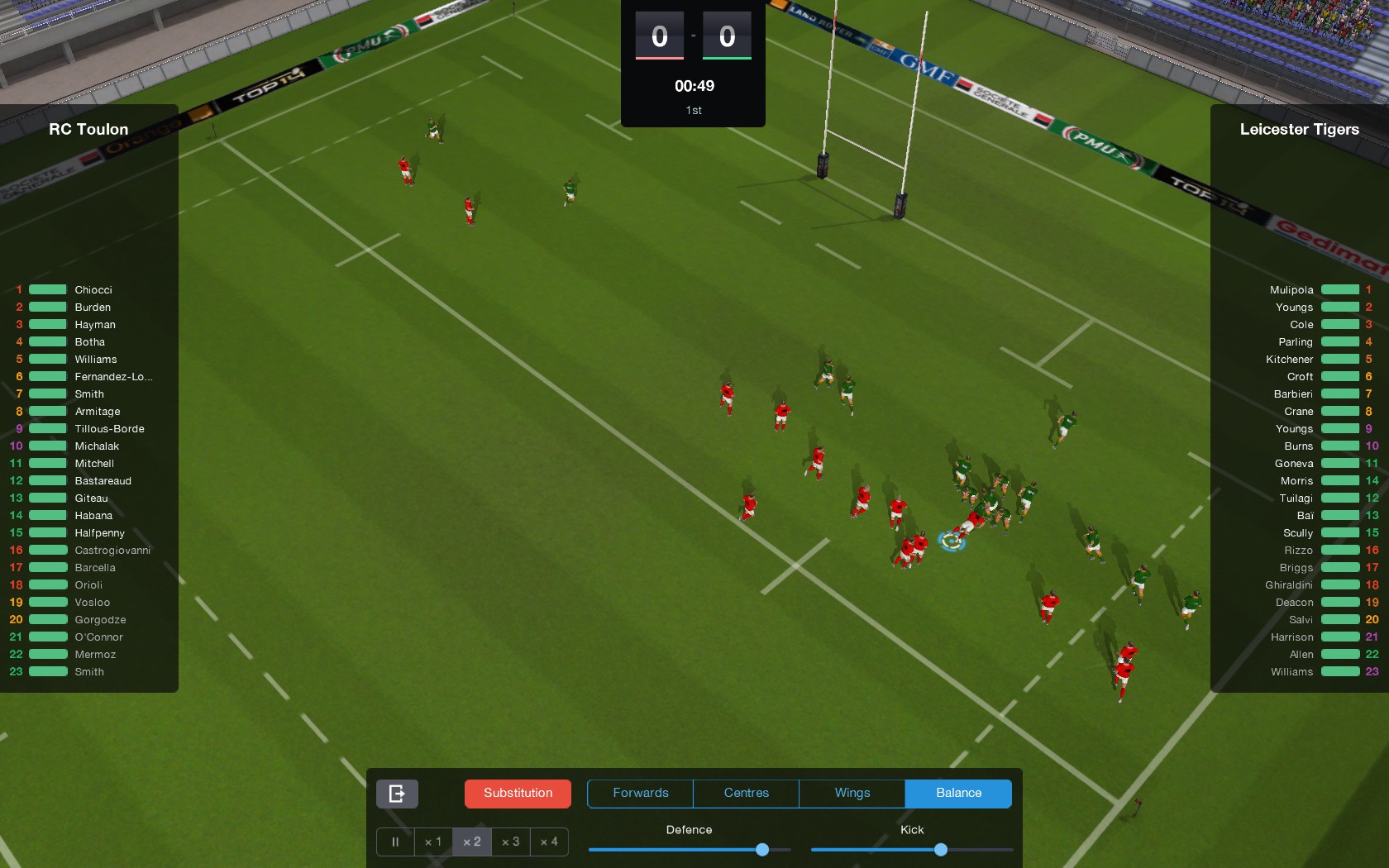The width and height of the screenshot is (1389, 868).
Task: Open the Substitution panel
Action: pos(518,793)
